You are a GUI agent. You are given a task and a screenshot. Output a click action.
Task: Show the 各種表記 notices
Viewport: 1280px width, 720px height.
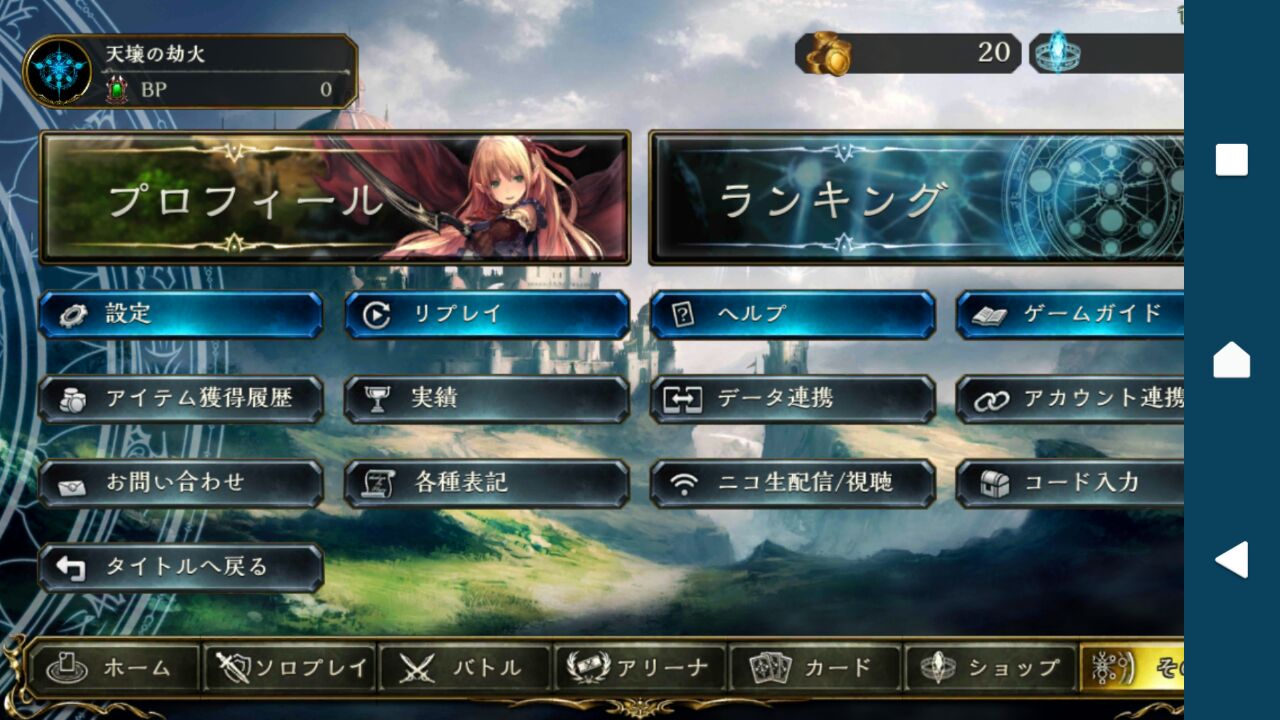tap(487, 484)
